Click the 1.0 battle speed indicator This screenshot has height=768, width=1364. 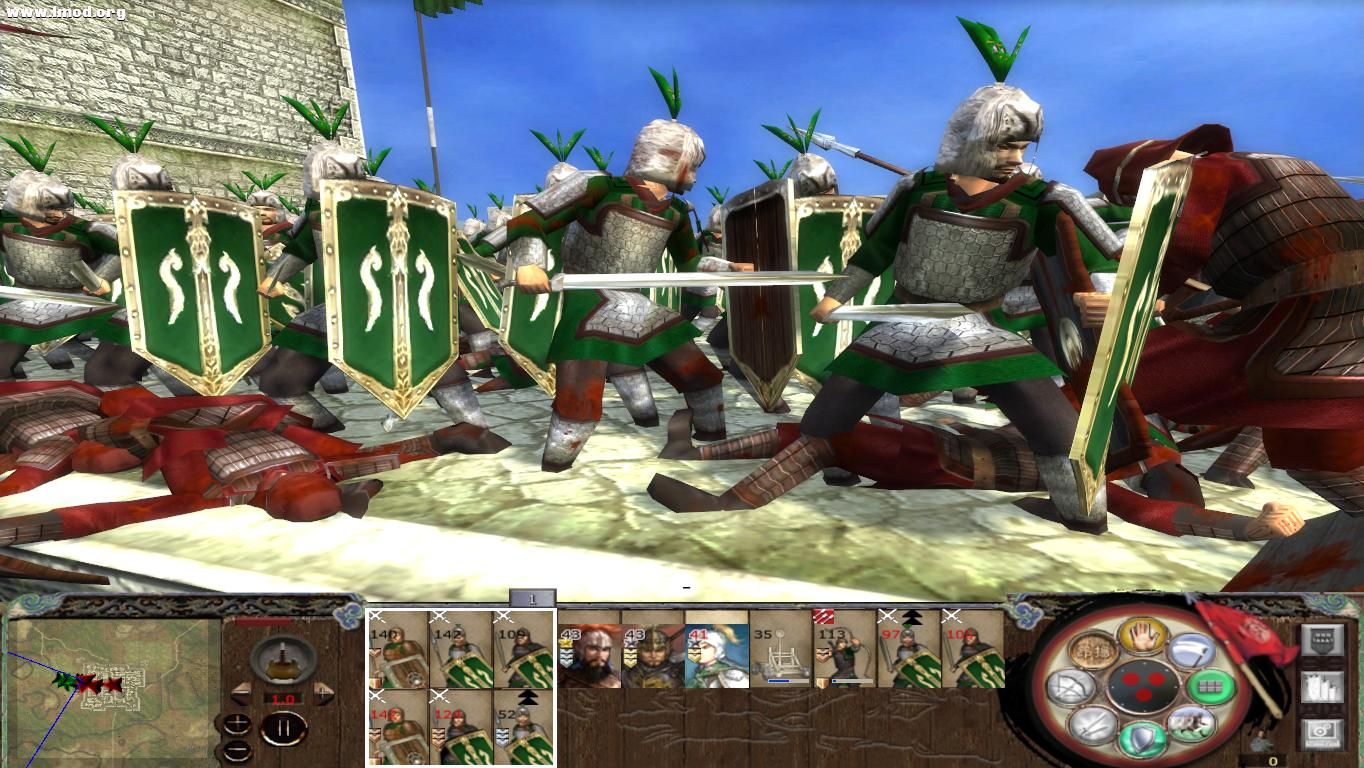click(282, 698)
